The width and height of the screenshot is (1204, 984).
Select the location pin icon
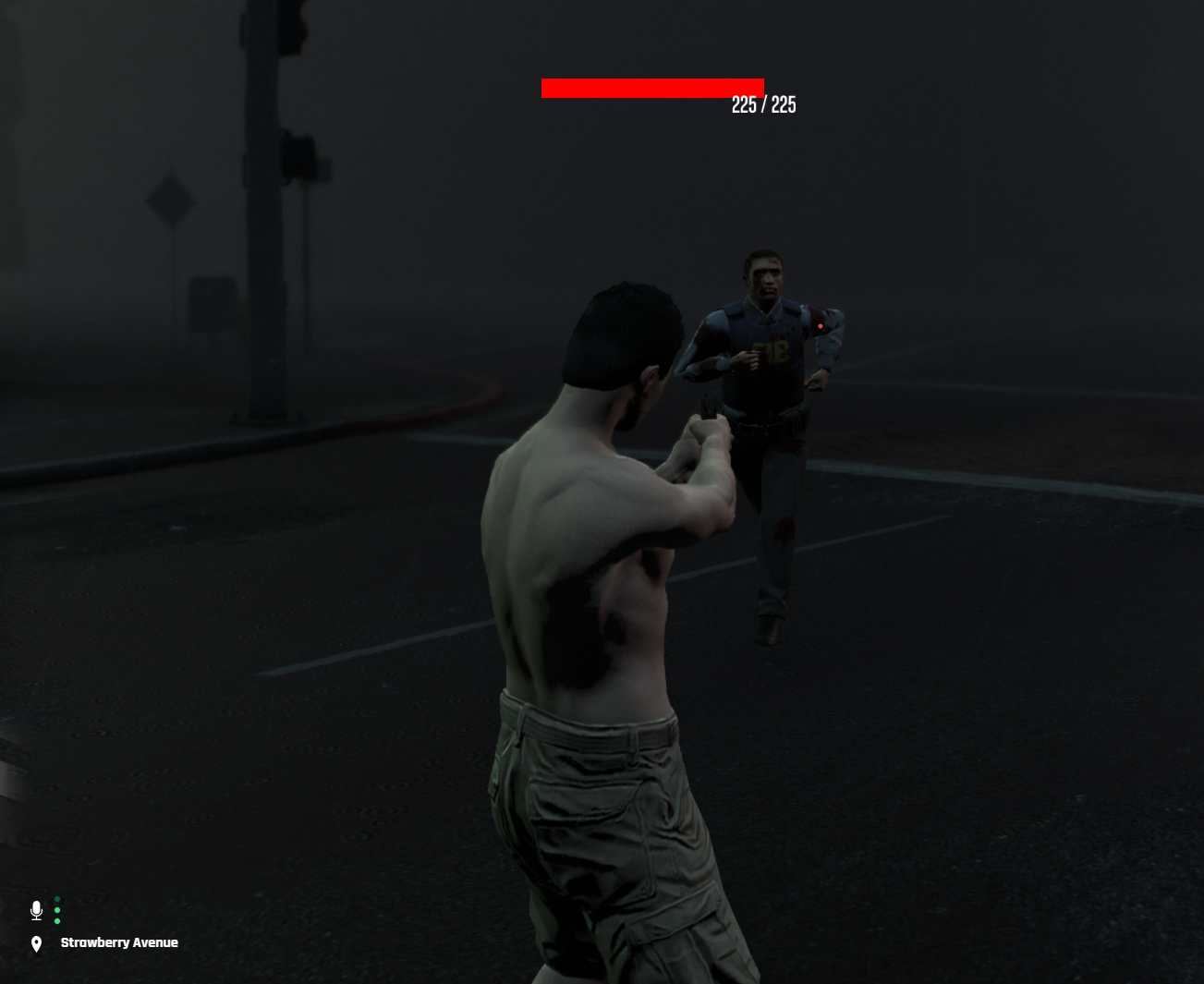36,943
